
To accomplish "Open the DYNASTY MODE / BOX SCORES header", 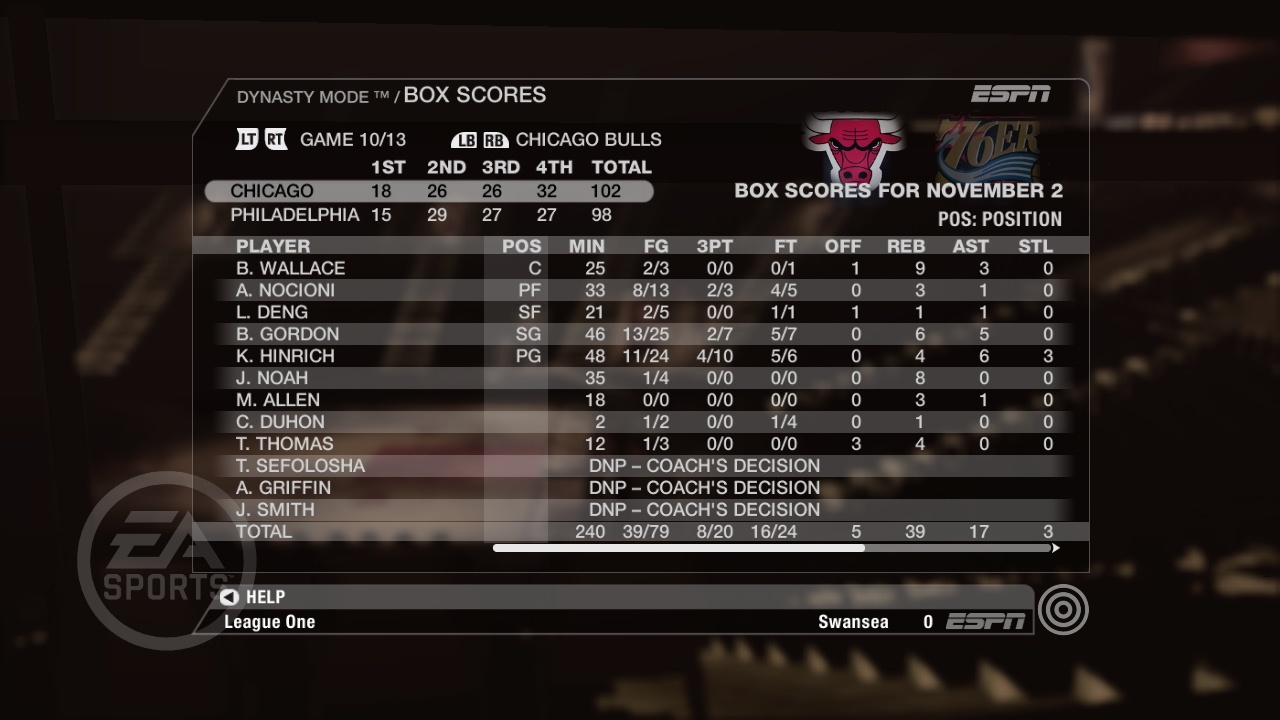I will pyautogui.click(x=390, y=95).
